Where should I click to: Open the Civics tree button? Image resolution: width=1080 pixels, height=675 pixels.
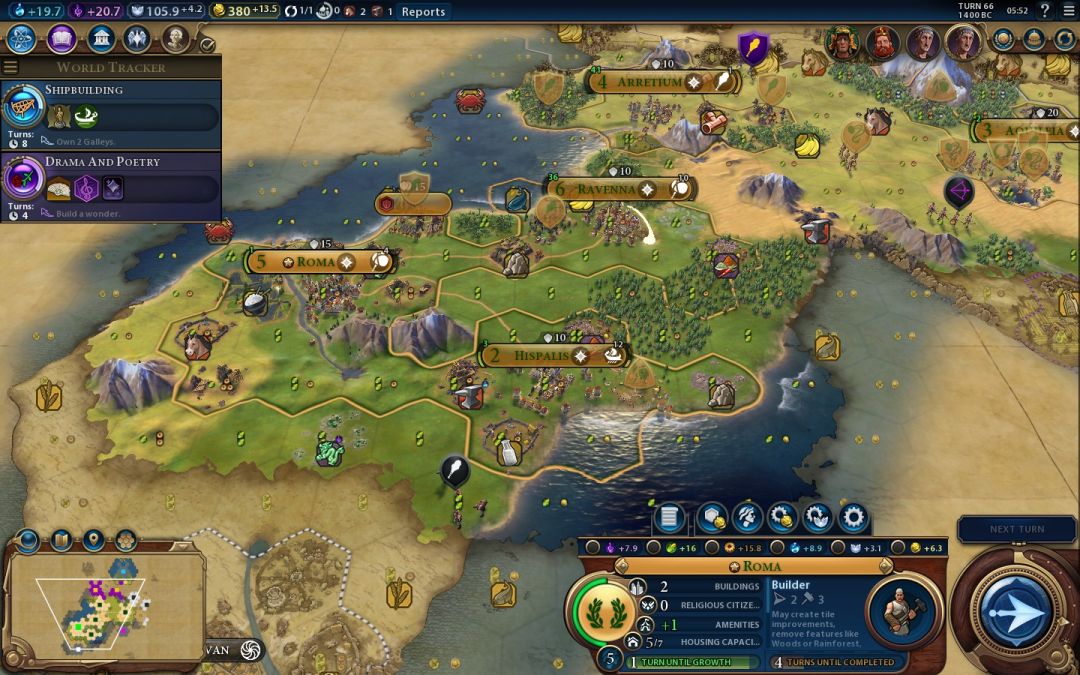(61, 39)
